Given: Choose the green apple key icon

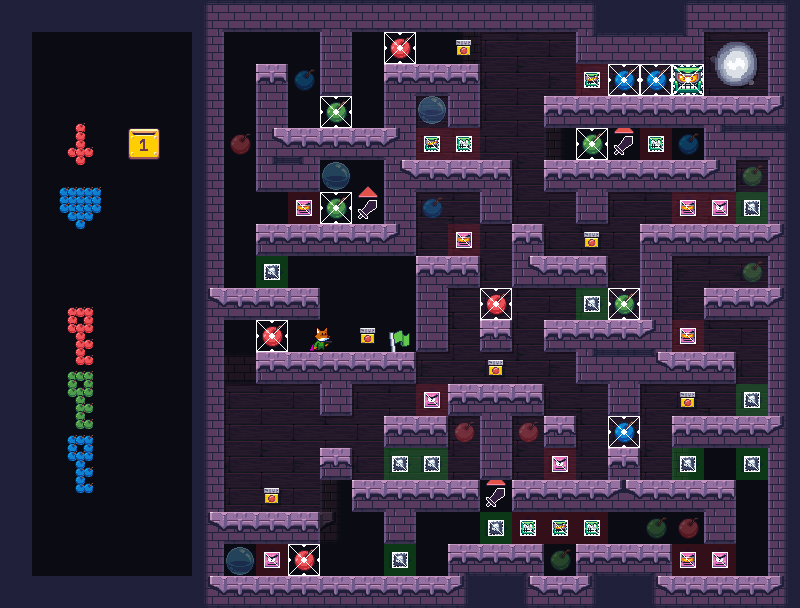Looking at the screenshot, I should 81,400.
